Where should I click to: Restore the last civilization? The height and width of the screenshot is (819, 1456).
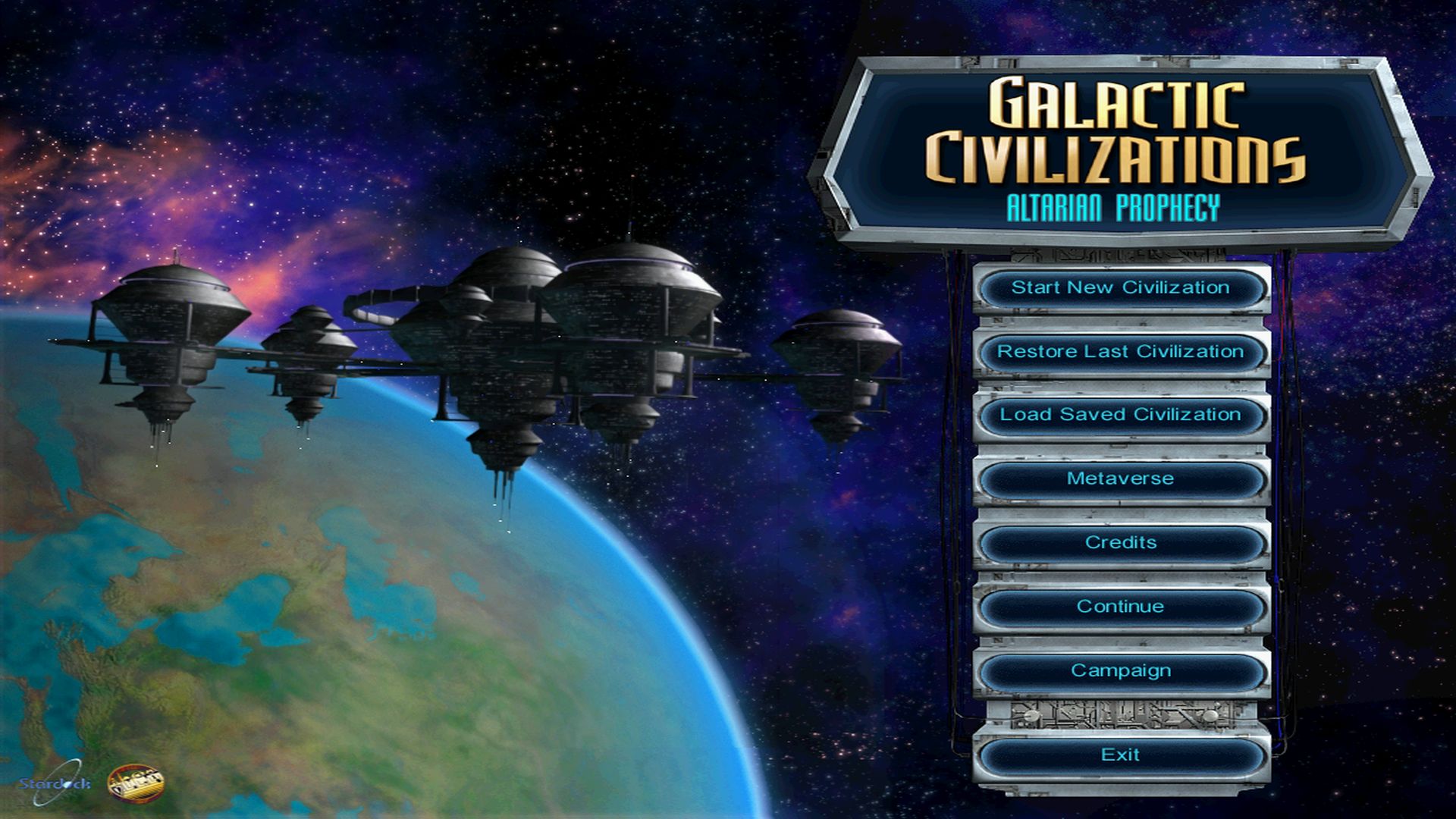click(1121, 351)
